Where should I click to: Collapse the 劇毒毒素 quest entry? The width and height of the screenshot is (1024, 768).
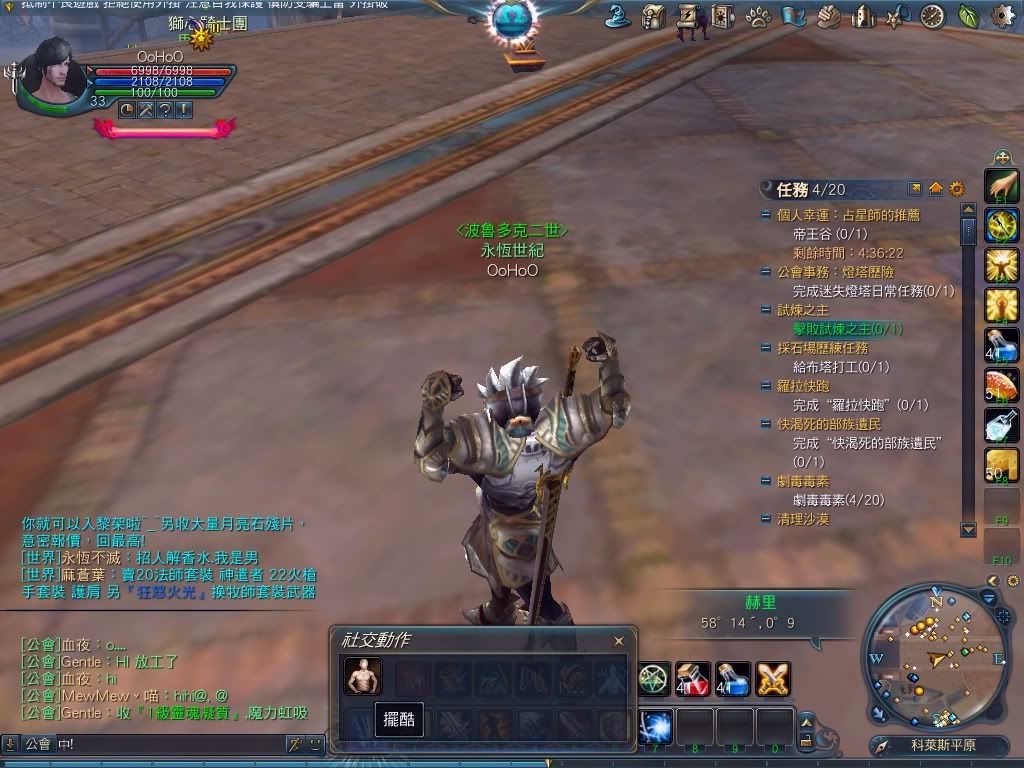coord(766,482)
